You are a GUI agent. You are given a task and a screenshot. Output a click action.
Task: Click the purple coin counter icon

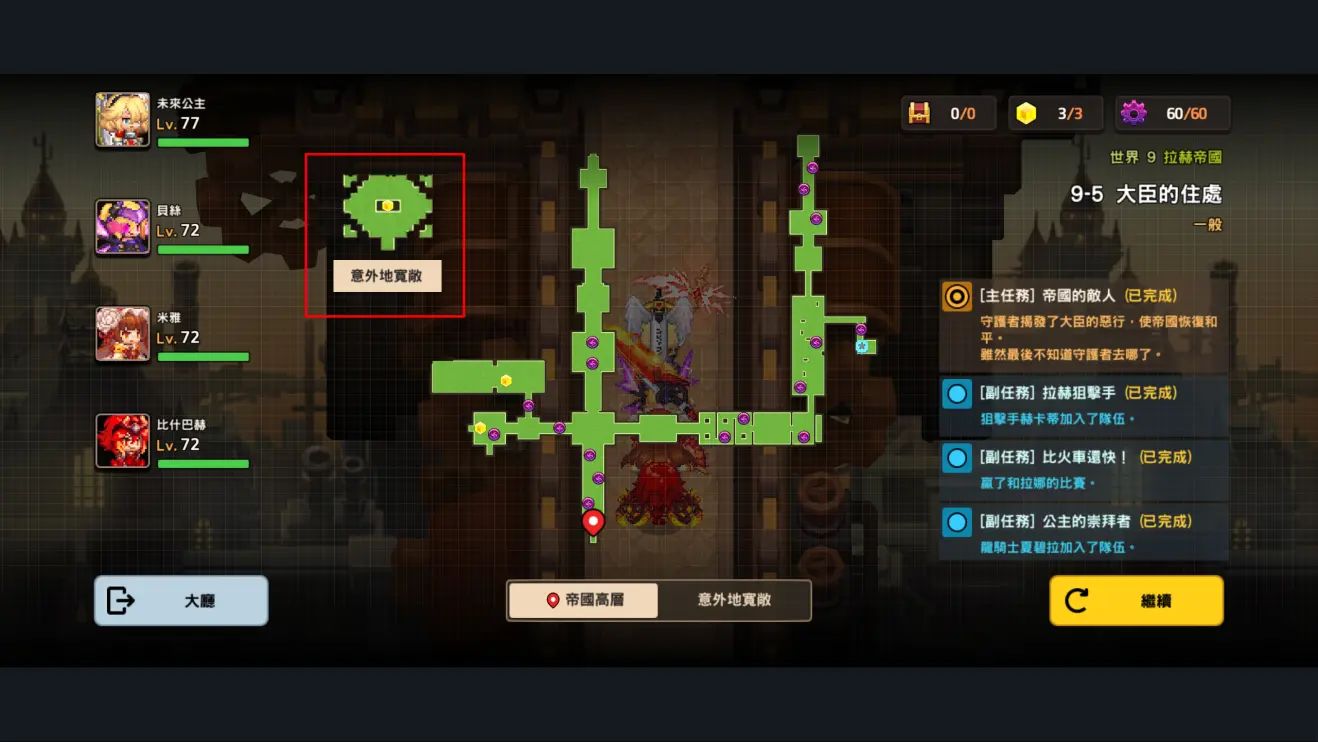point(1133,113)
